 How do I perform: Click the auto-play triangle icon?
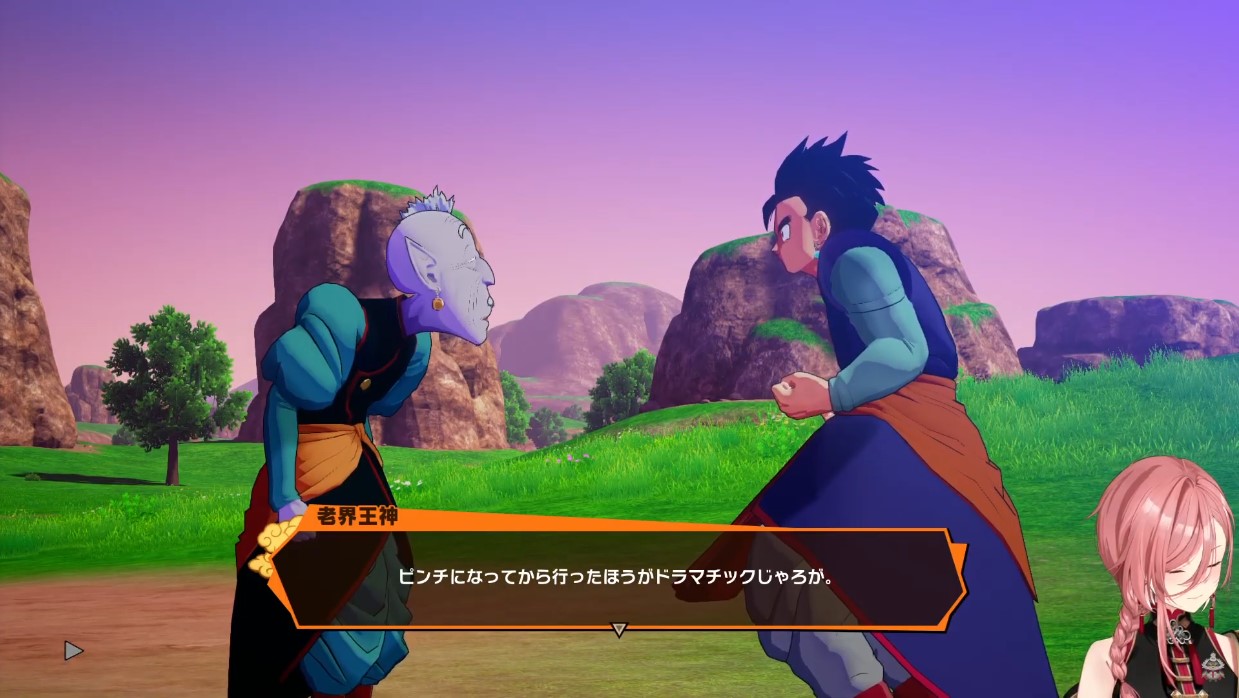tap(73, 651)
